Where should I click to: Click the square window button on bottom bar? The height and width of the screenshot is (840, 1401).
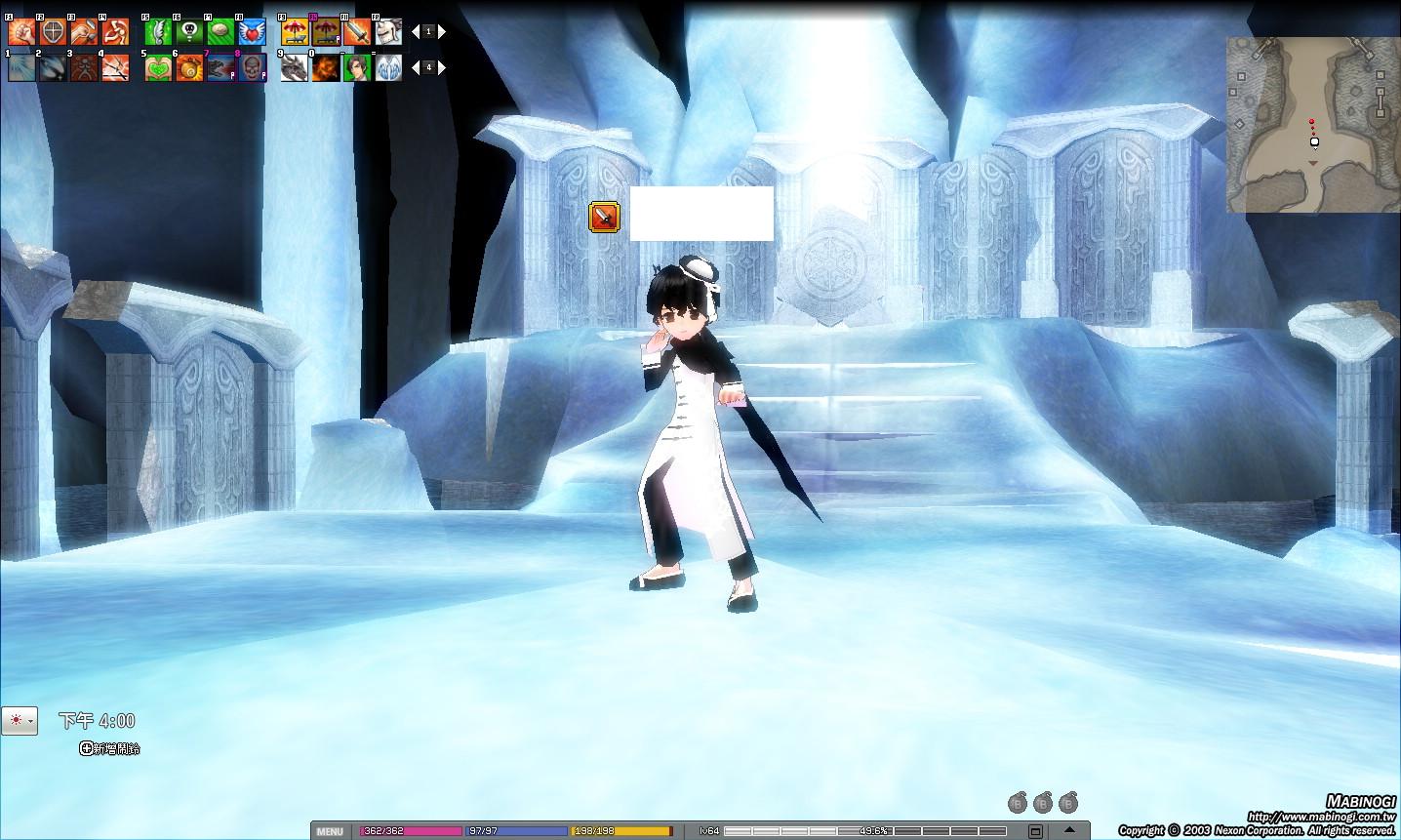click(1035, 831)
